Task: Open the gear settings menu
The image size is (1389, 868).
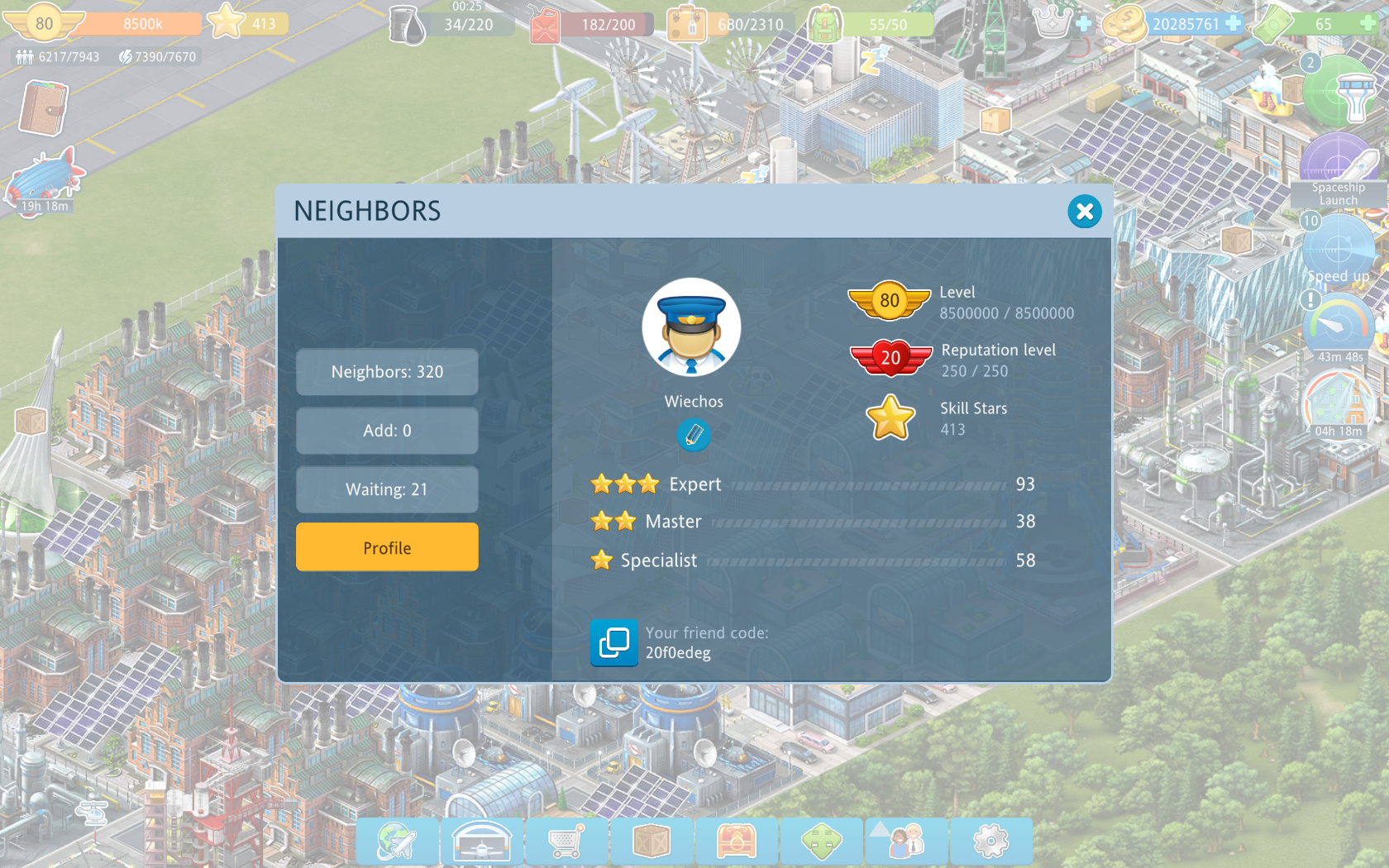Action: tap(991, 842)
